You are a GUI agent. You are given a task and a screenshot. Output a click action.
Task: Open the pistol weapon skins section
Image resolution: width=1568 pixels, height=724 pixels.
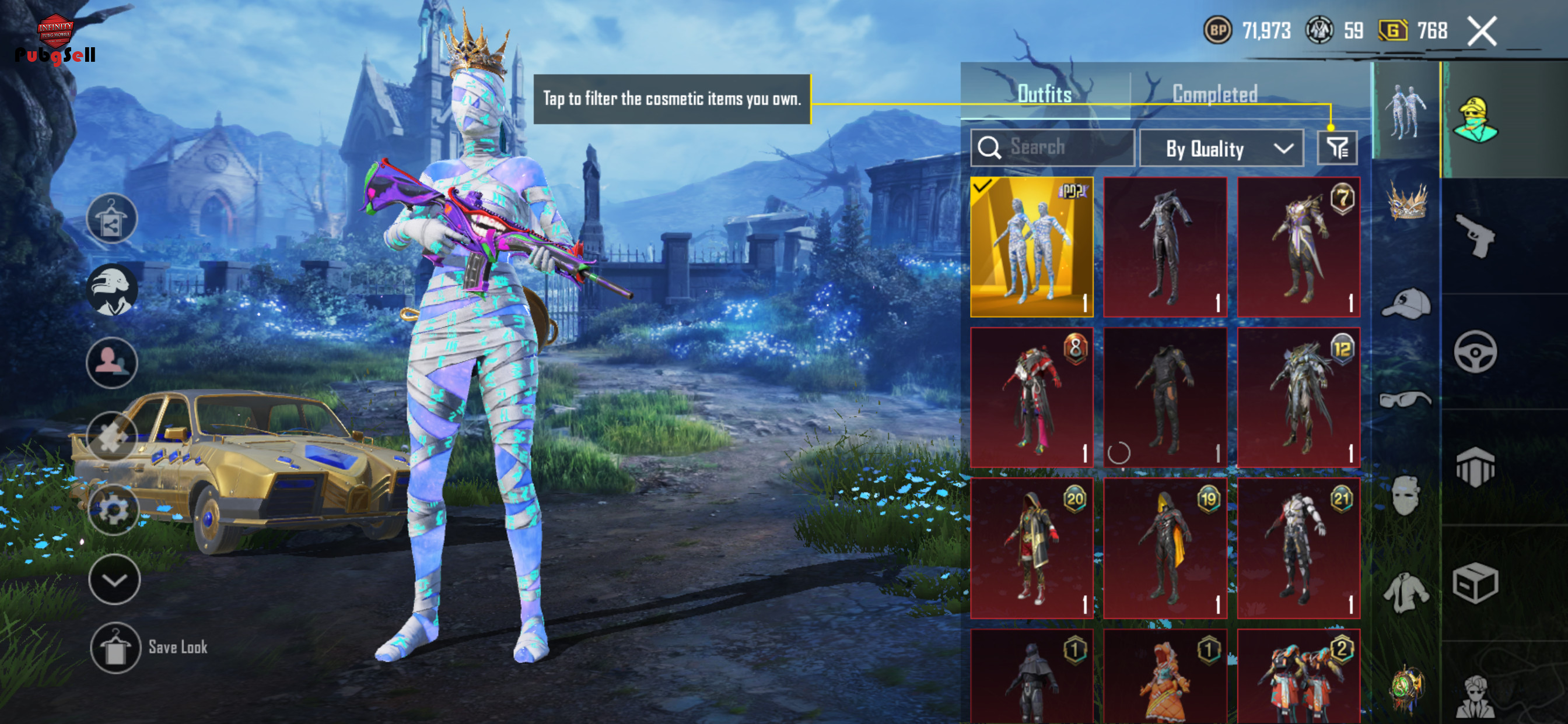1475,236
